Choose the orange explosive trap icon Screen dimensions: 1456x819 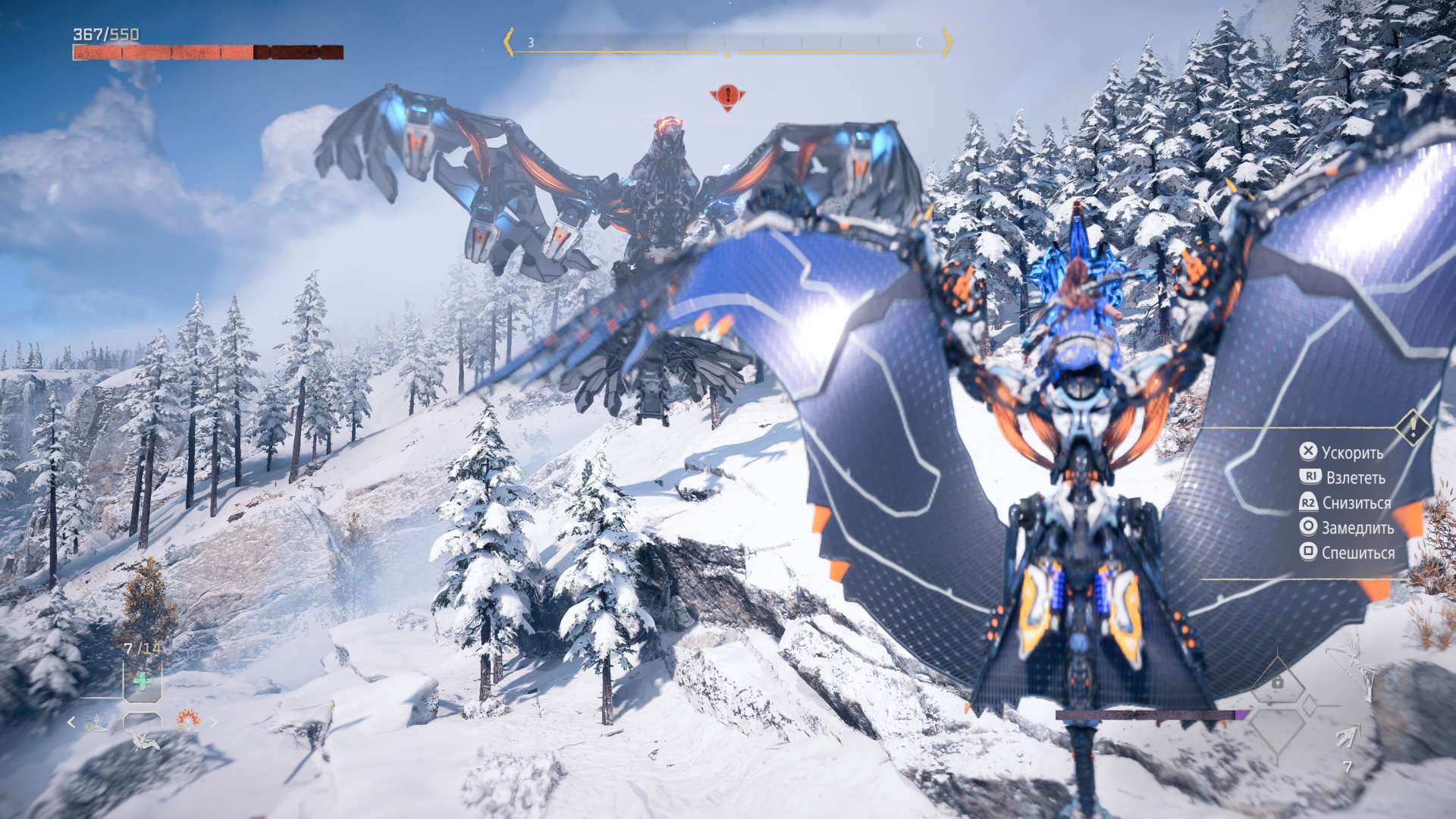[187, 720]
